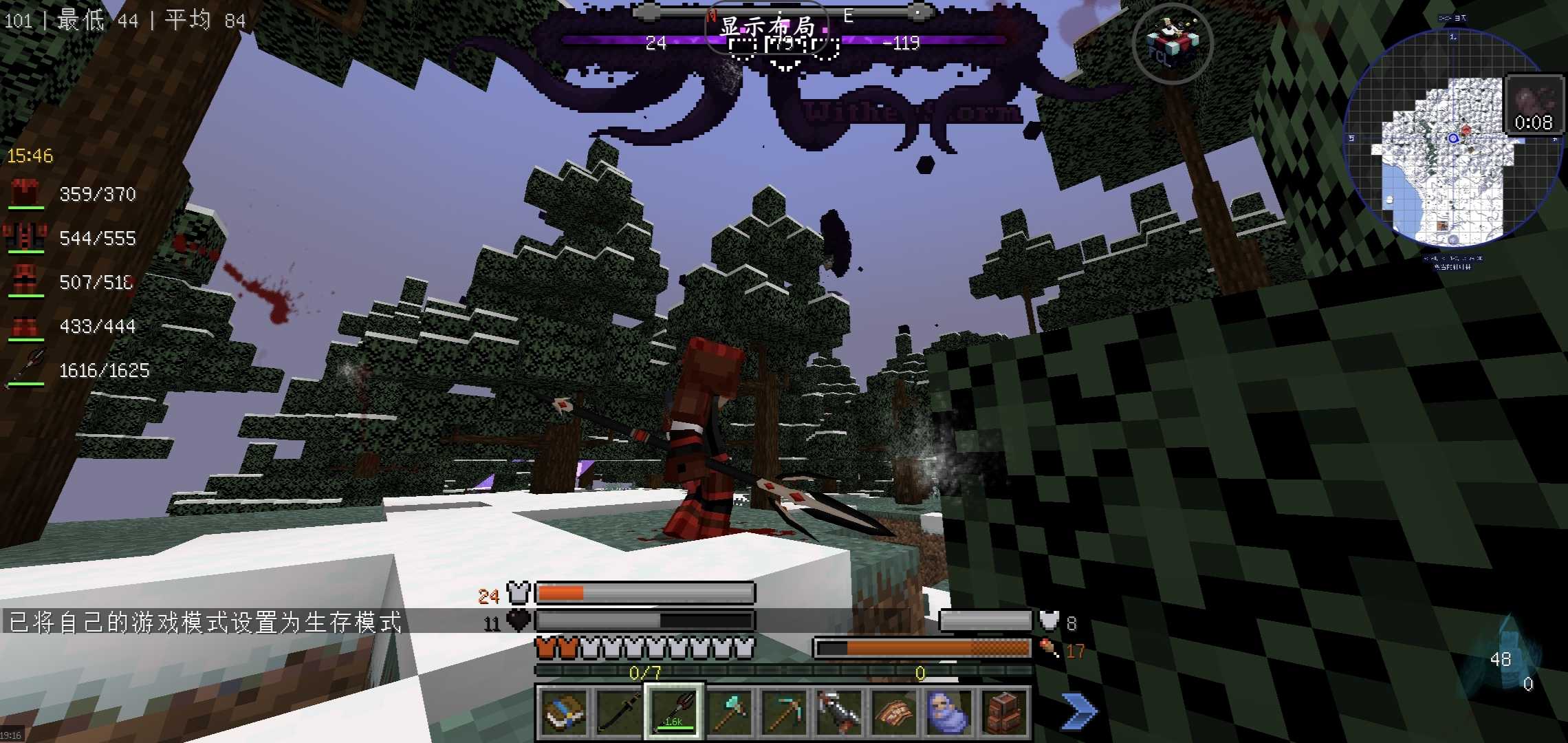
Task: Select the blue sleeping bag hotbar slot
Action: click(948, 712)
